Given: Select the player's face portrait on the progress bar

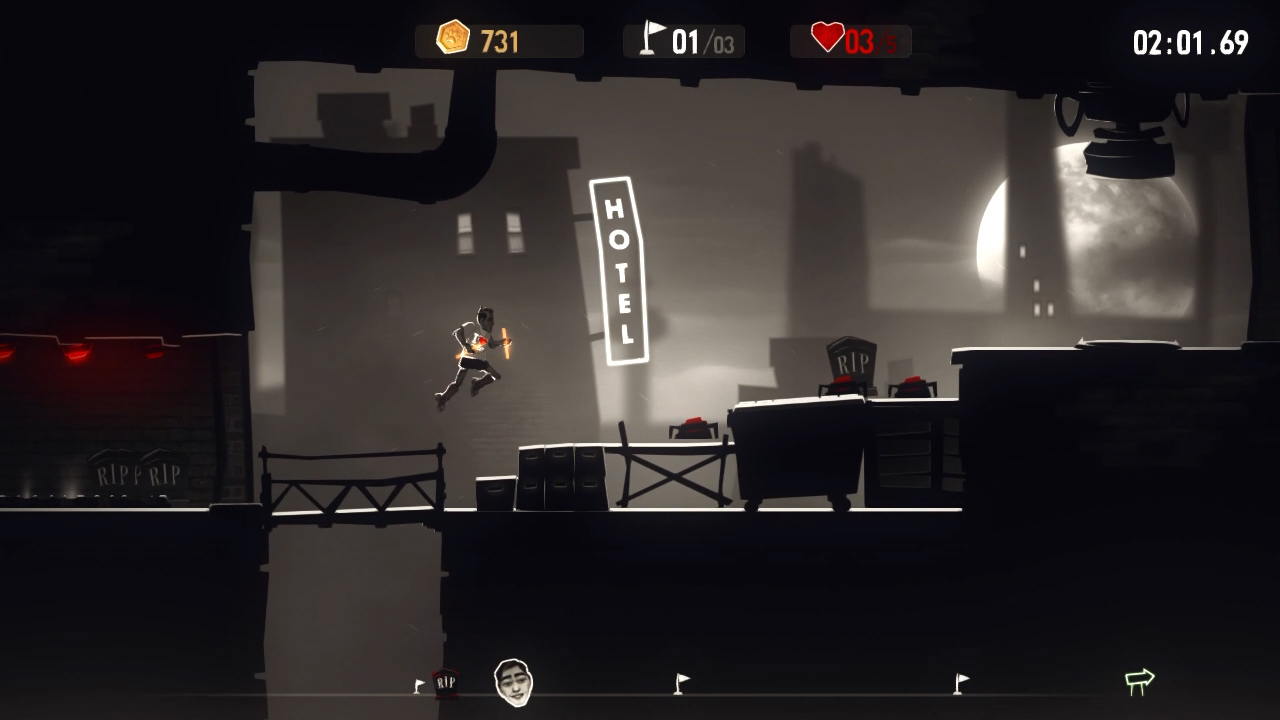Looking at the screenshot, I should (513, 683).
